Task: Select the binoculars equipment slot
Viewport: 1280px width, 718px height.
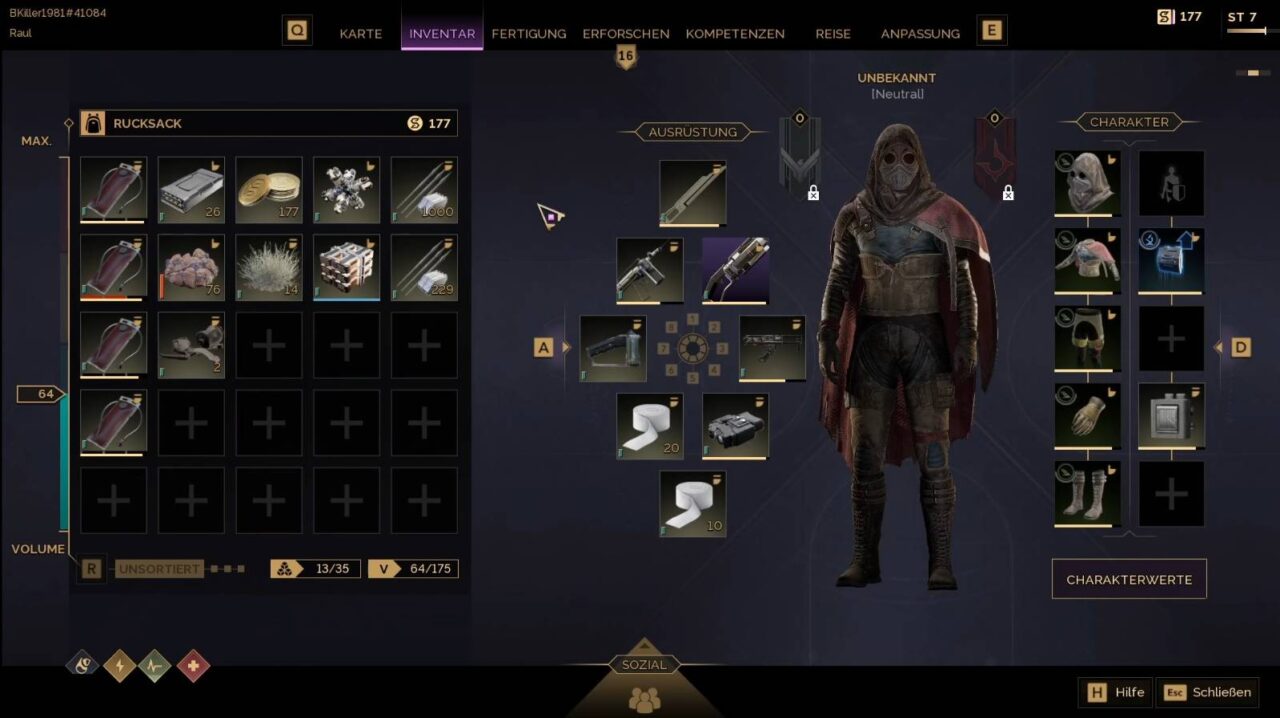Action: click(735, 426)
